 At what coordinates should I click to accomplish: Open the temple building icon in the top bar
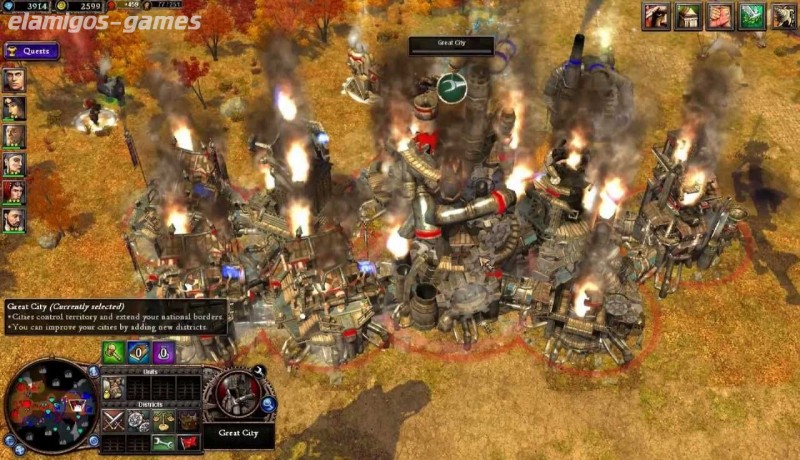[687, 16]
